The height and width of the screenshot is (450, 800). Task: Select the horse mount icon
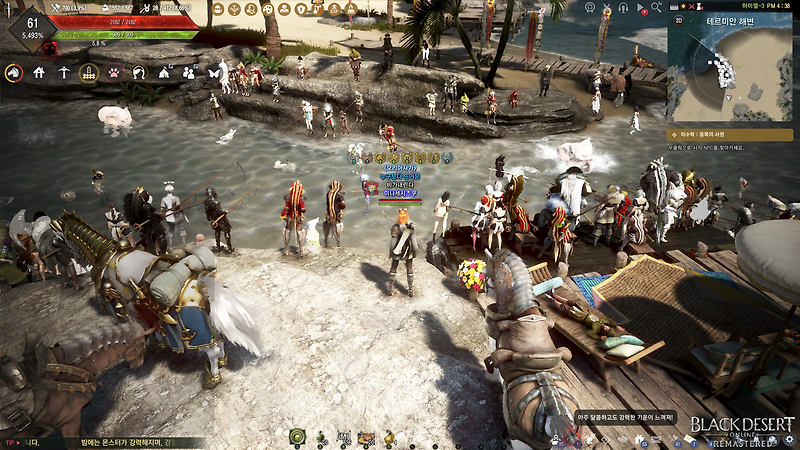(x=14, y=72)
